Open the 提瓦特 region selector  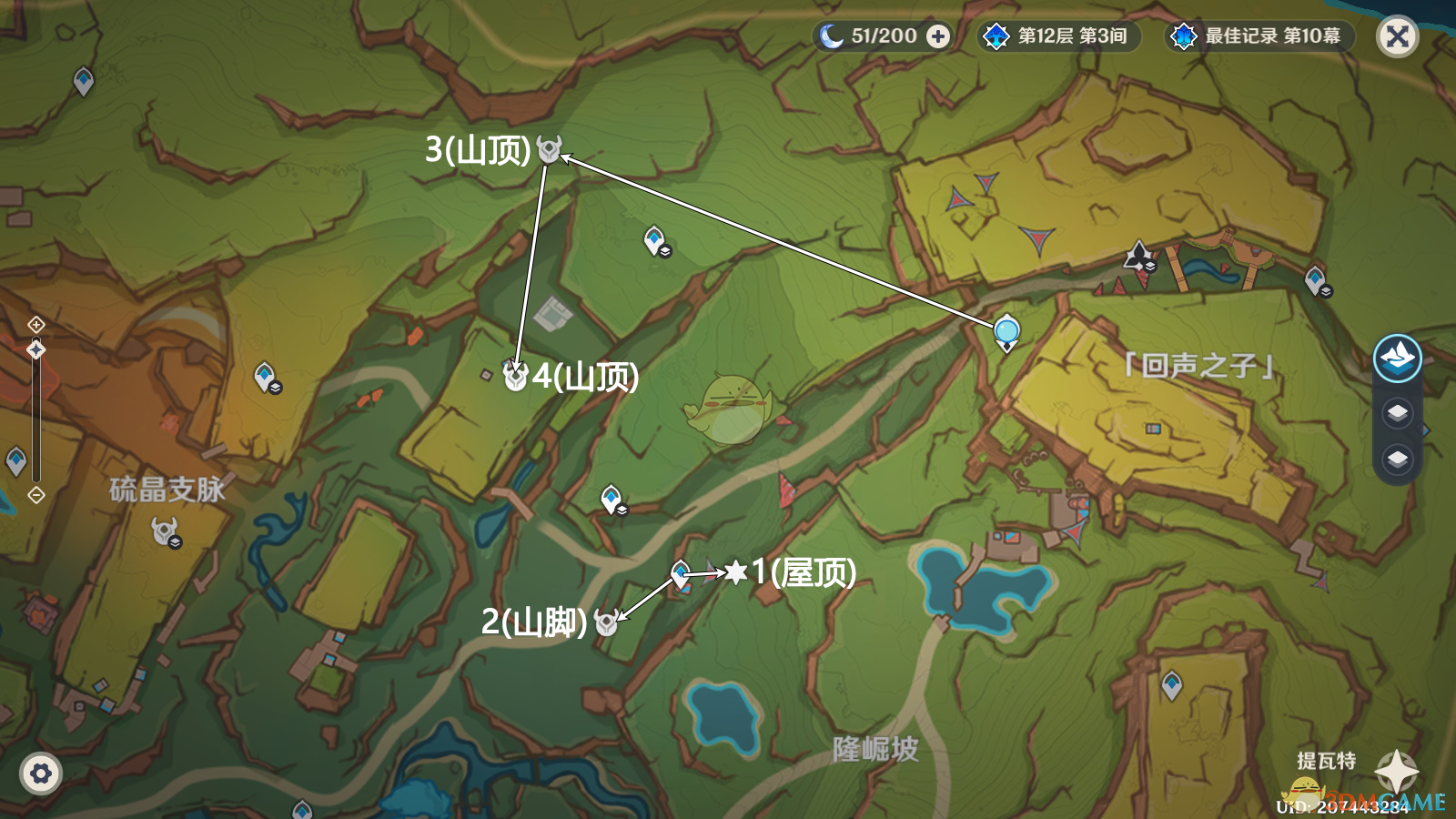pos(1396,772)
